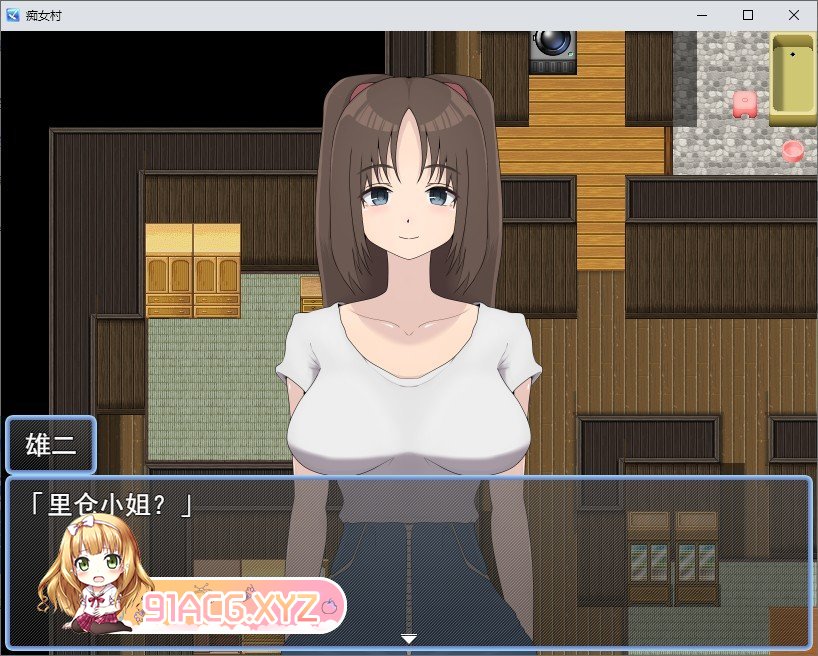Screen dimensions: 818x656
Task: Close the game window
Action: click(794, 15)
